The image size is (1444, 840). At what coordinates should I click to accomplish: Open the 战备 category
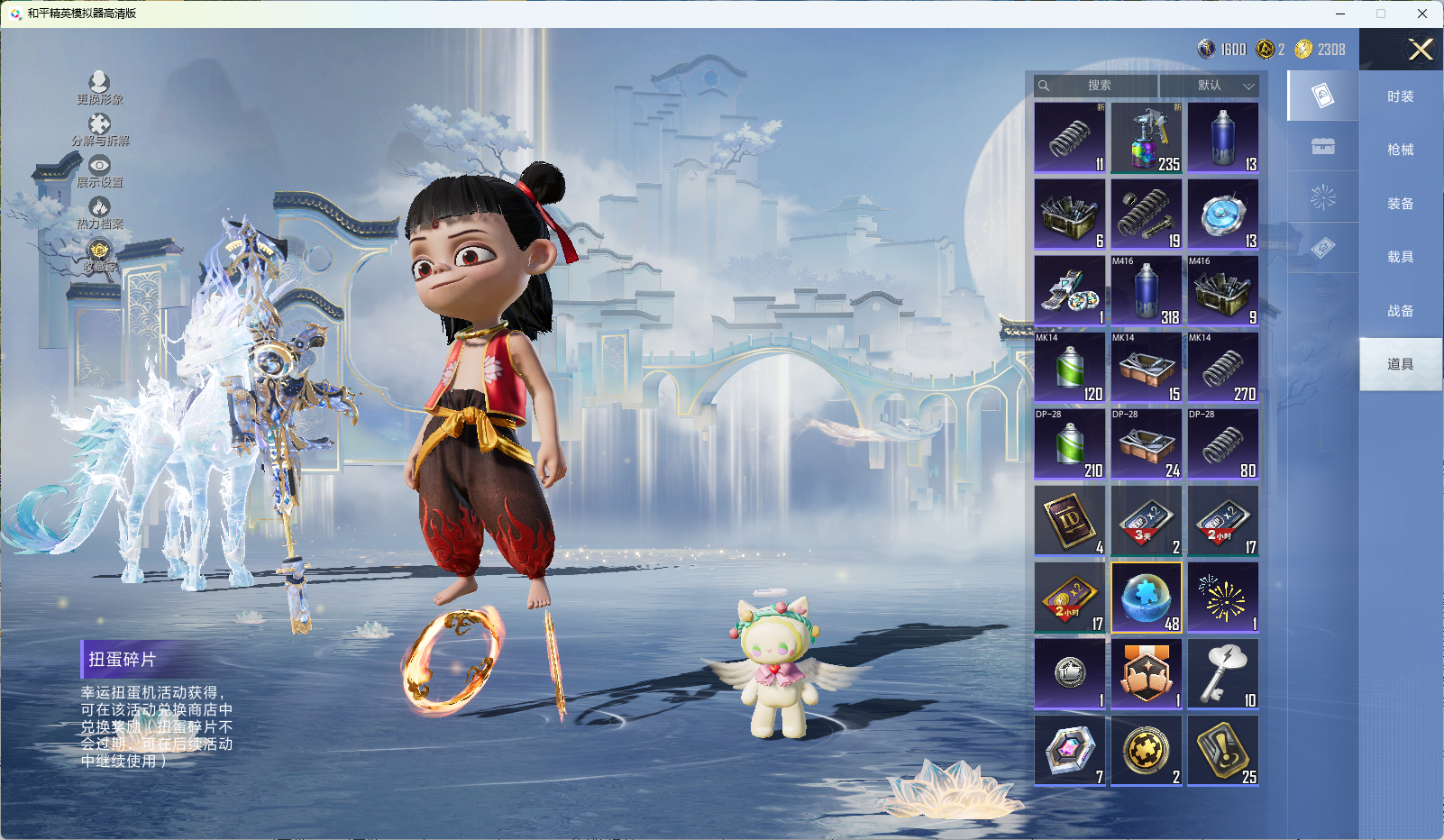pyautogui.click(x=1400, y=311)
